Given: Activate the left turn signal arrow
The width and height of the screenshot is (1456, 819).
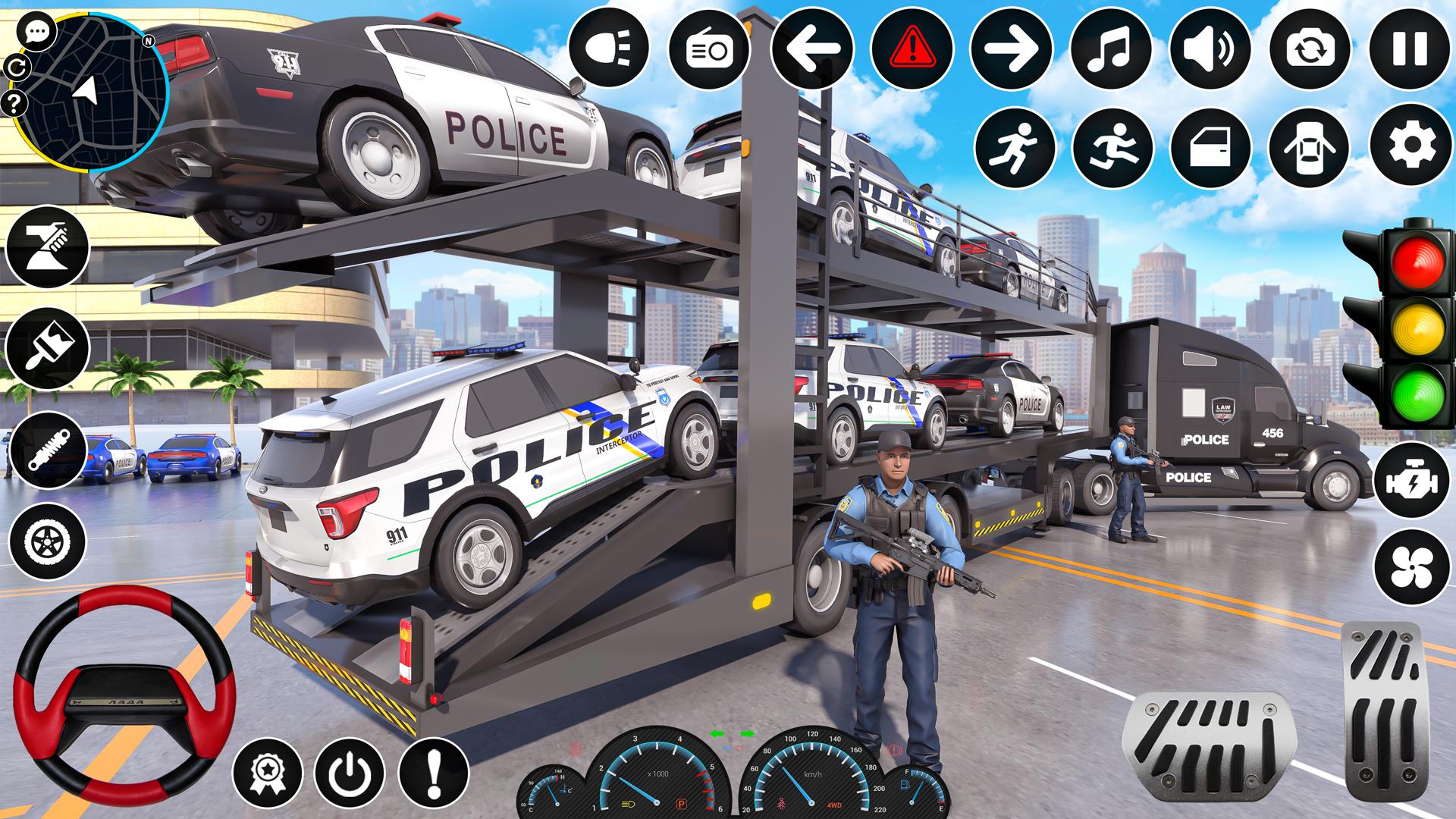Looking at the screenshot, I should [811, 49].
